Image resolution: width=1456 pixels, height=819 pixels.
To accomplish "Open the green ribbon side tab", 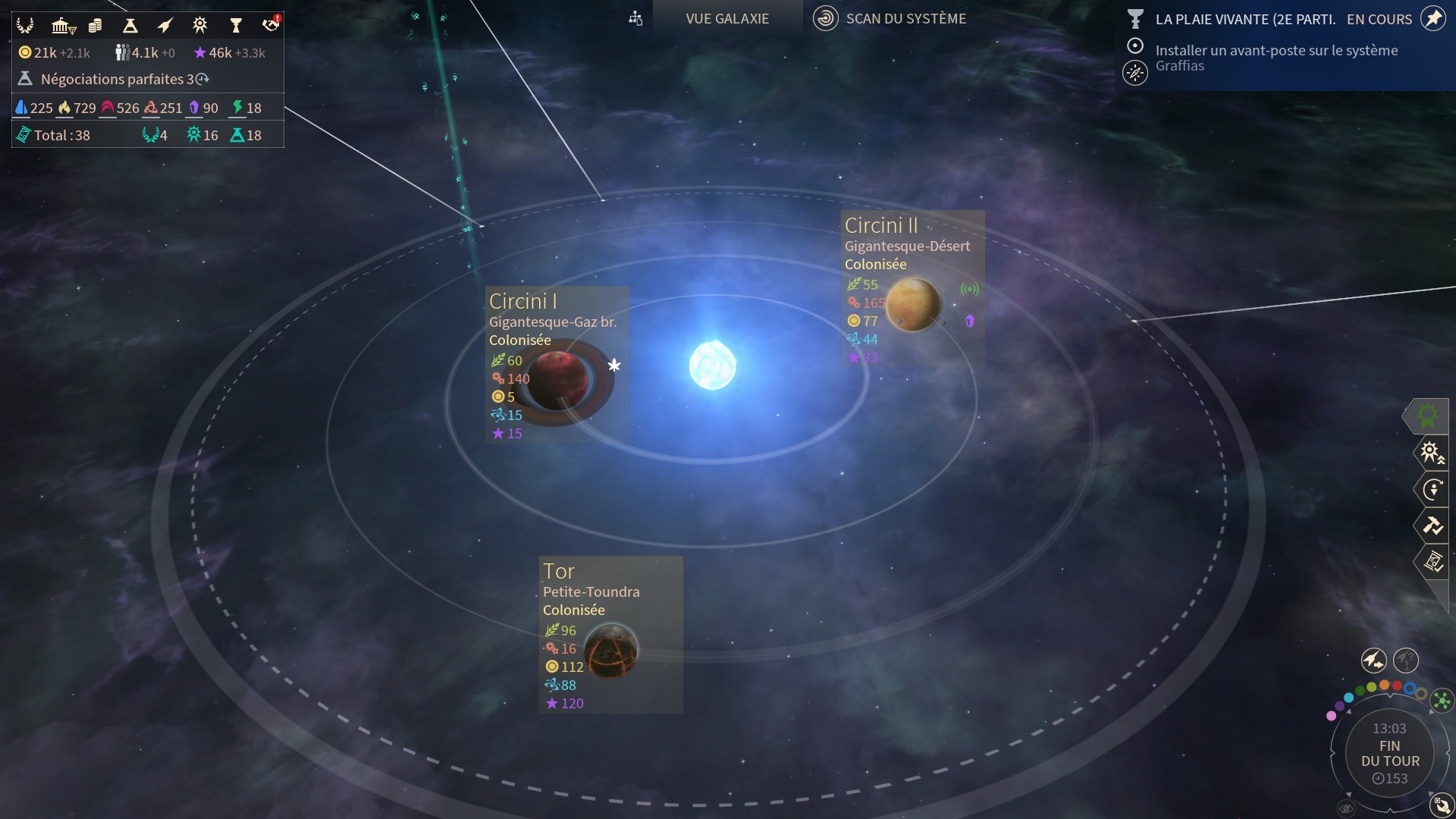I will tap(1428, 416).
